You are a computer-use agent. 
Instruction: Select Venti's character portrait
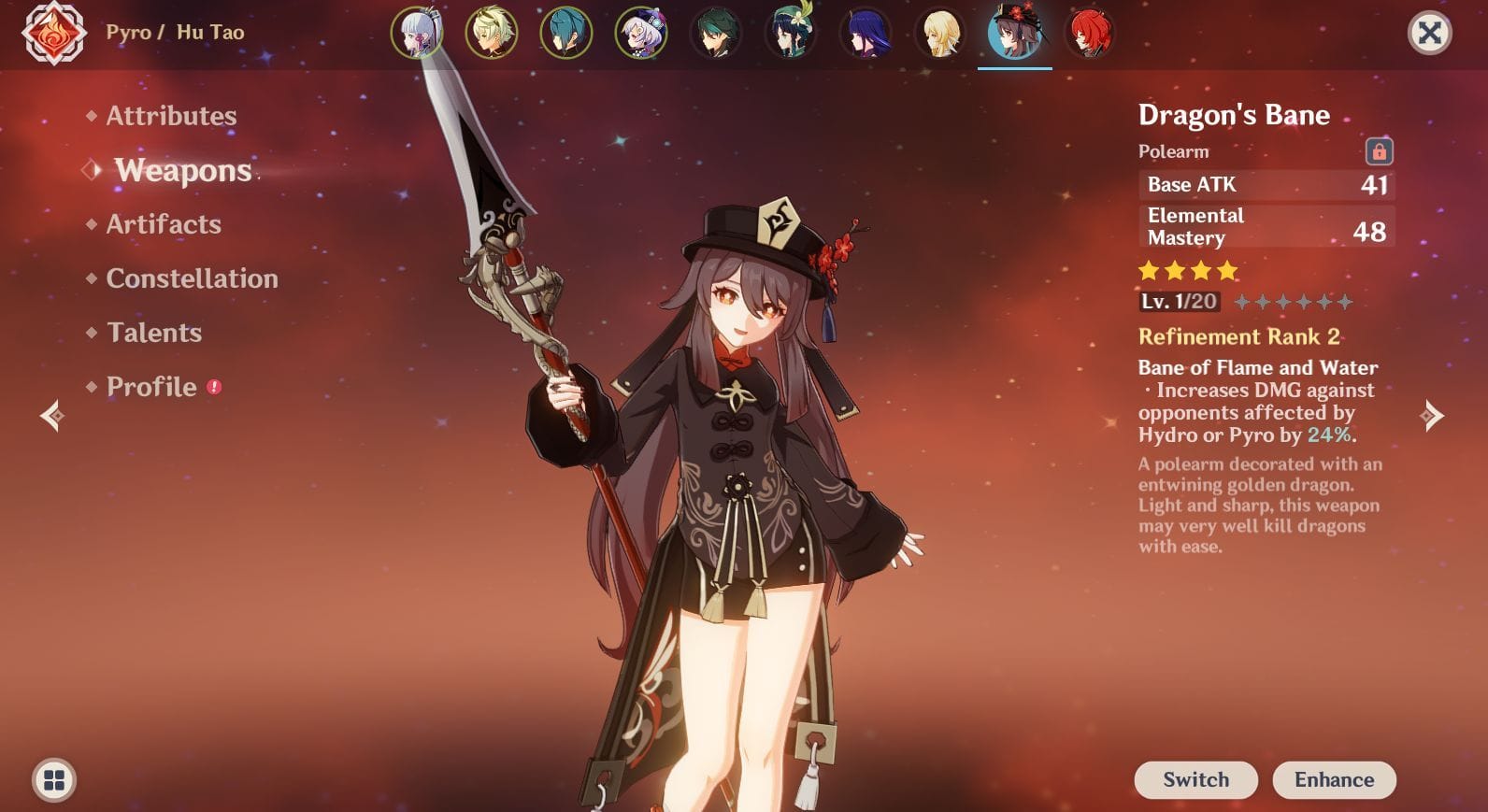coord(792,33)
